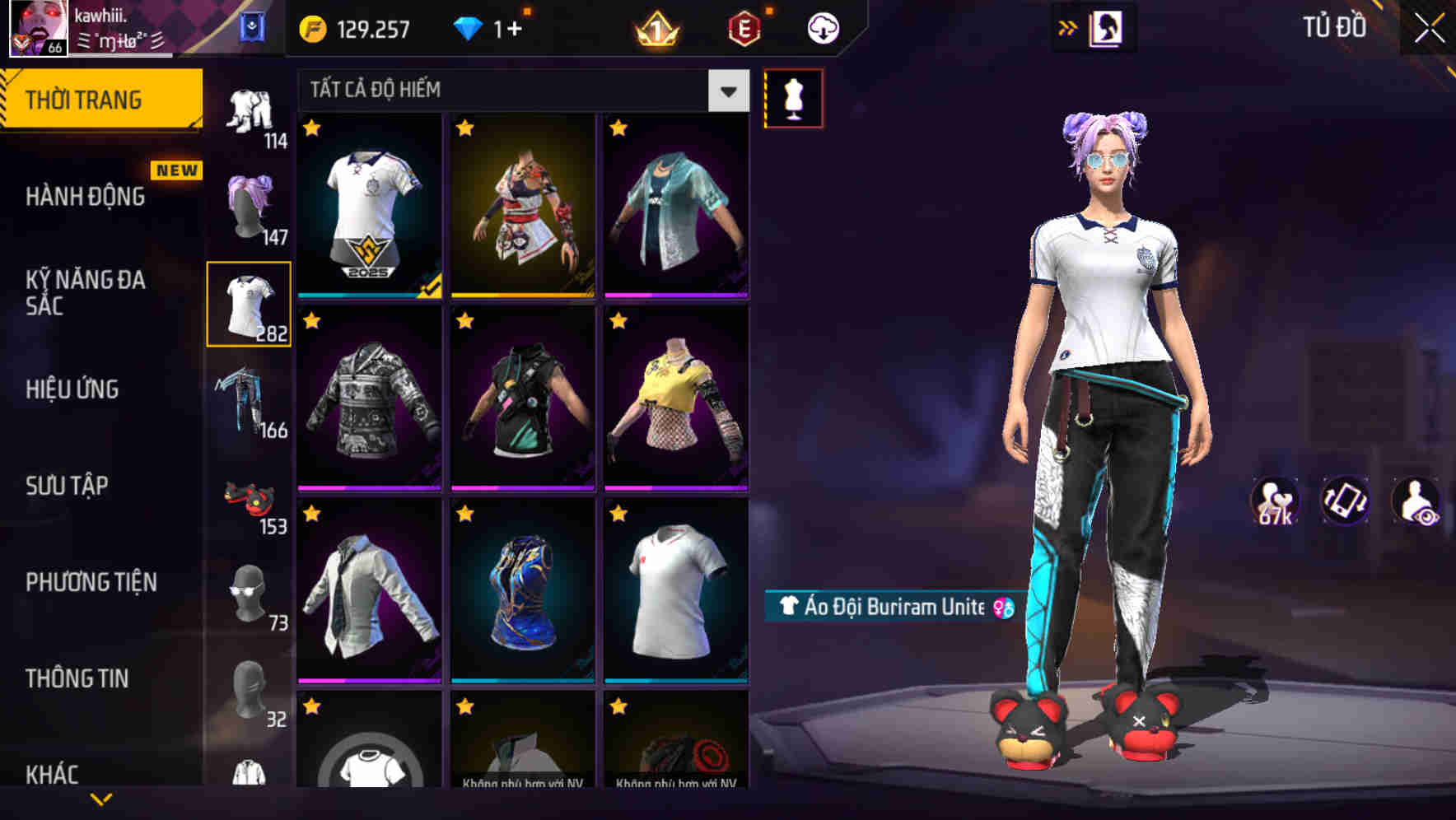Click the 67k likes icon
The width and height of the screenshot is (1456, 820).
1276,501
